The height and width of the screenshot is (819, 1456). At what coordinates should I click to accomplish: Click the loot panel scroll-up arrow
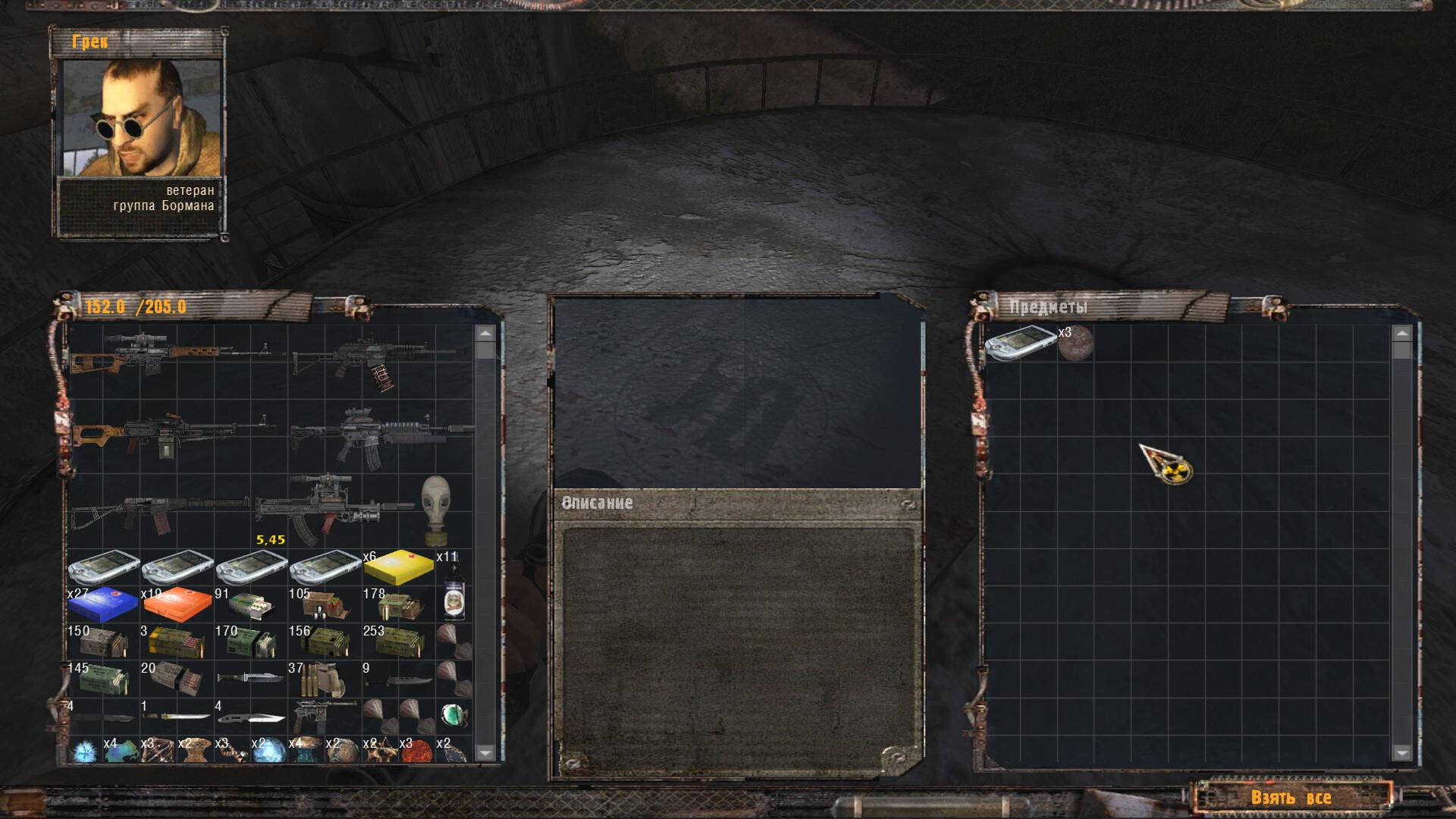(x=1401, y=334)
